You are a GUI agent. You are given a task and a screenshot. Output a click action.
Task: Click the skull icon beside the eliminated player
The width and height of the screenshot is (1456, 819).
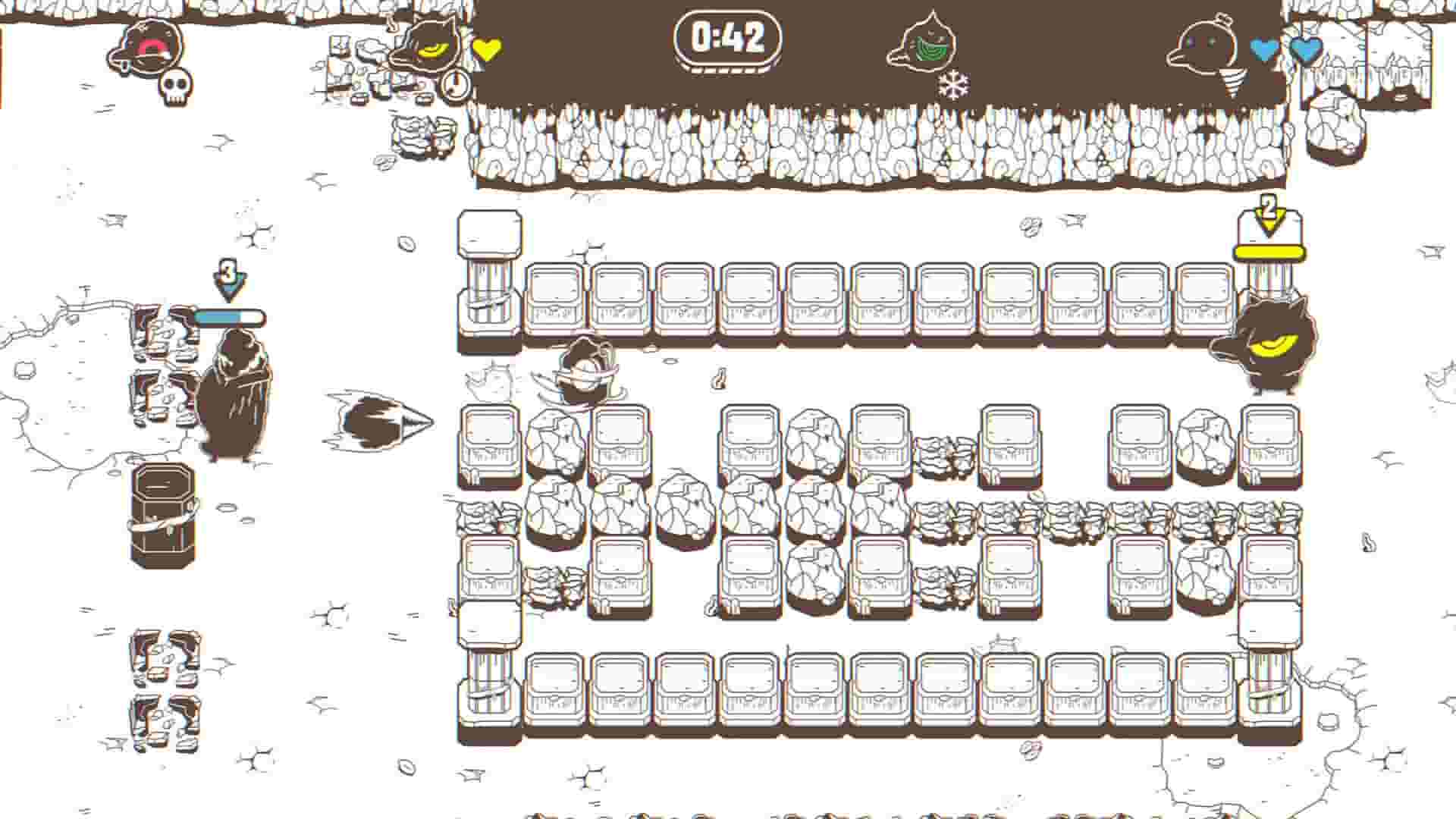click(x=176, y=89)
